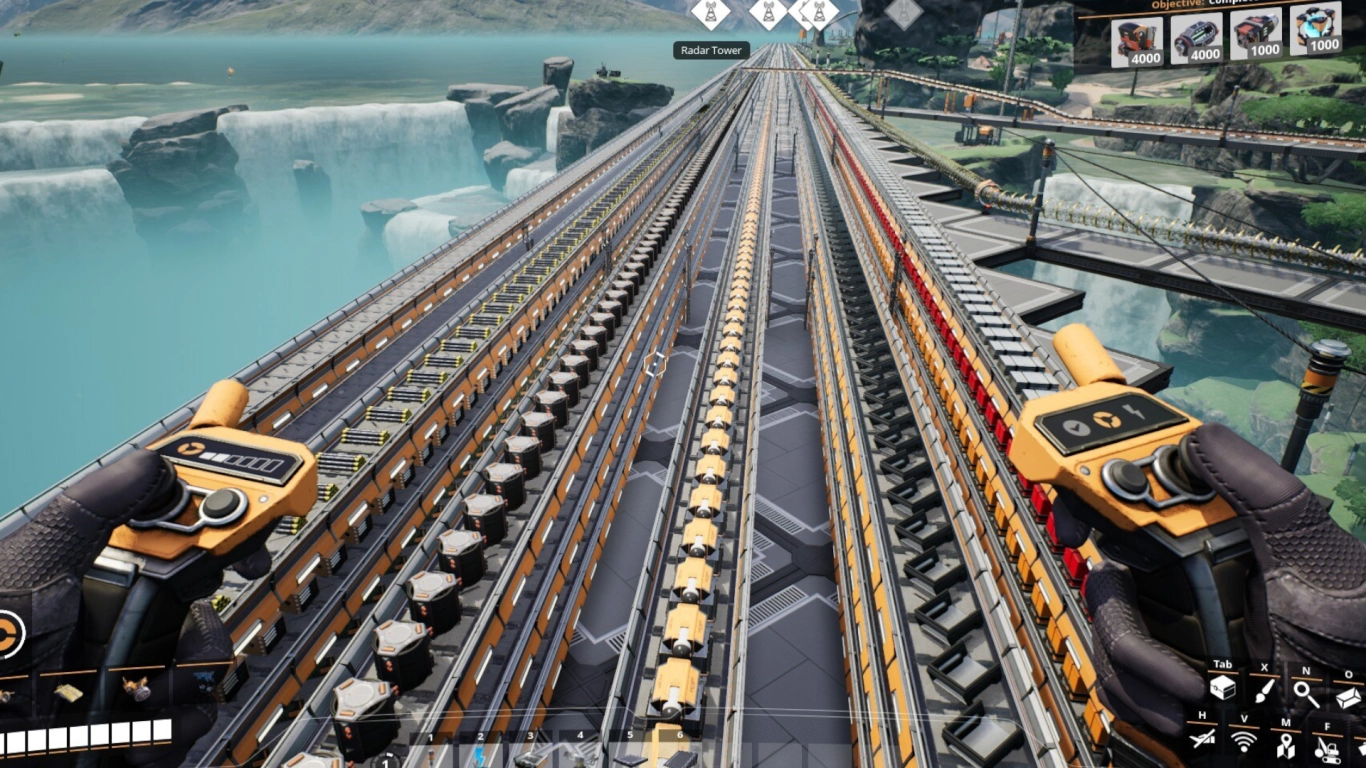The width and height of the screenshot is (1366, 768).
Task: Open the inventory using the Tab icon
Action: pyautogui.click(x=1223, y=689)
